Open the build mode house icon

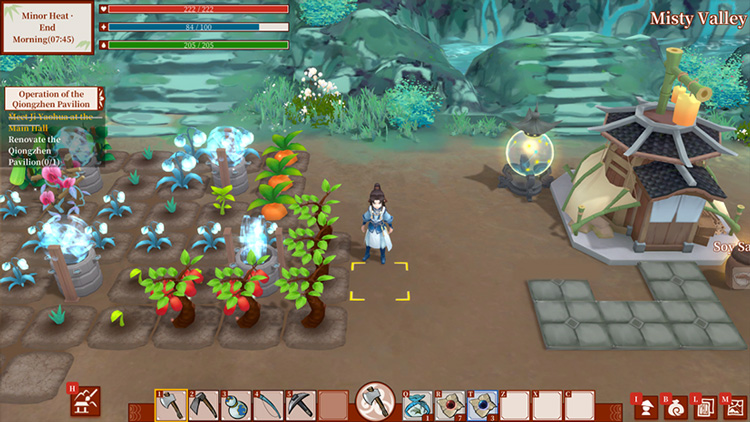[85, 402]
